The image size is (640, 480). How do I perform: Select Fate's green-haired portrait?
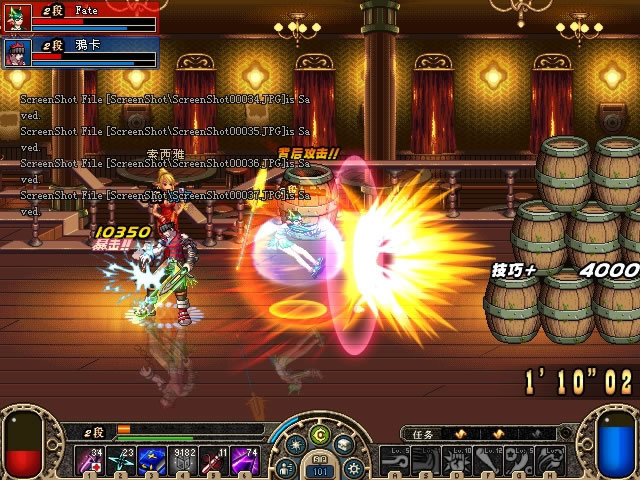pyautogui.click(x=18, y=20)
